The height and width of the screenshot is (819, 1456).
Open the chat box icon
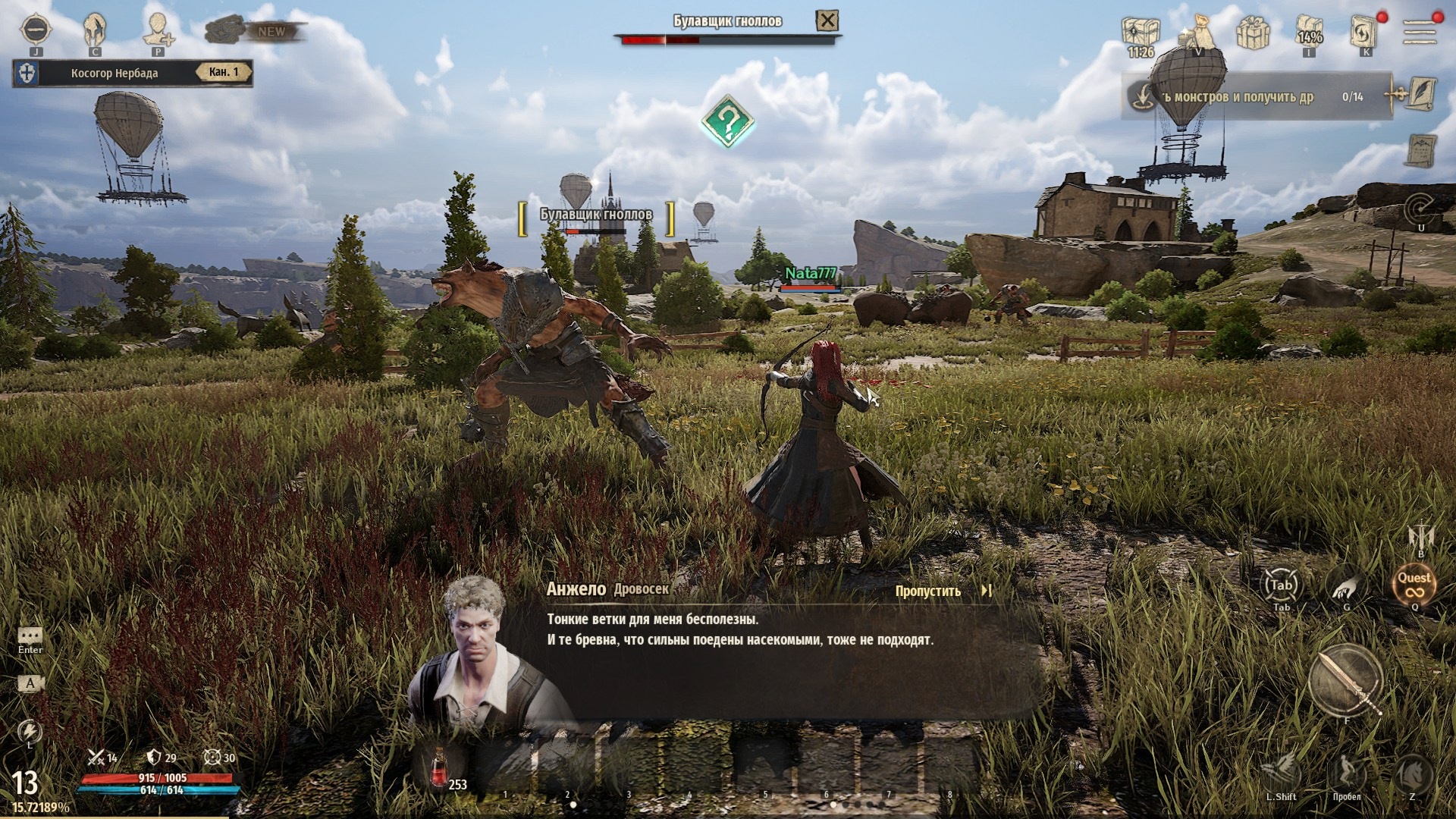(x=30, y=636)
